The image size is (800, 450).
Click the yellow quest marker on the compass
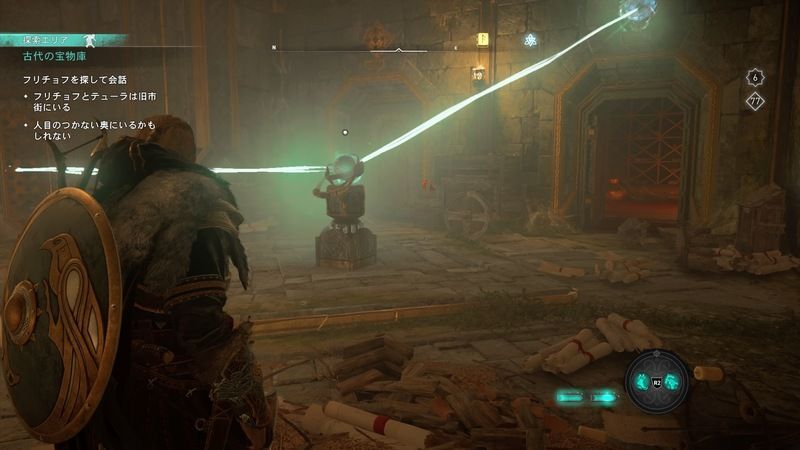click(483, 40)
